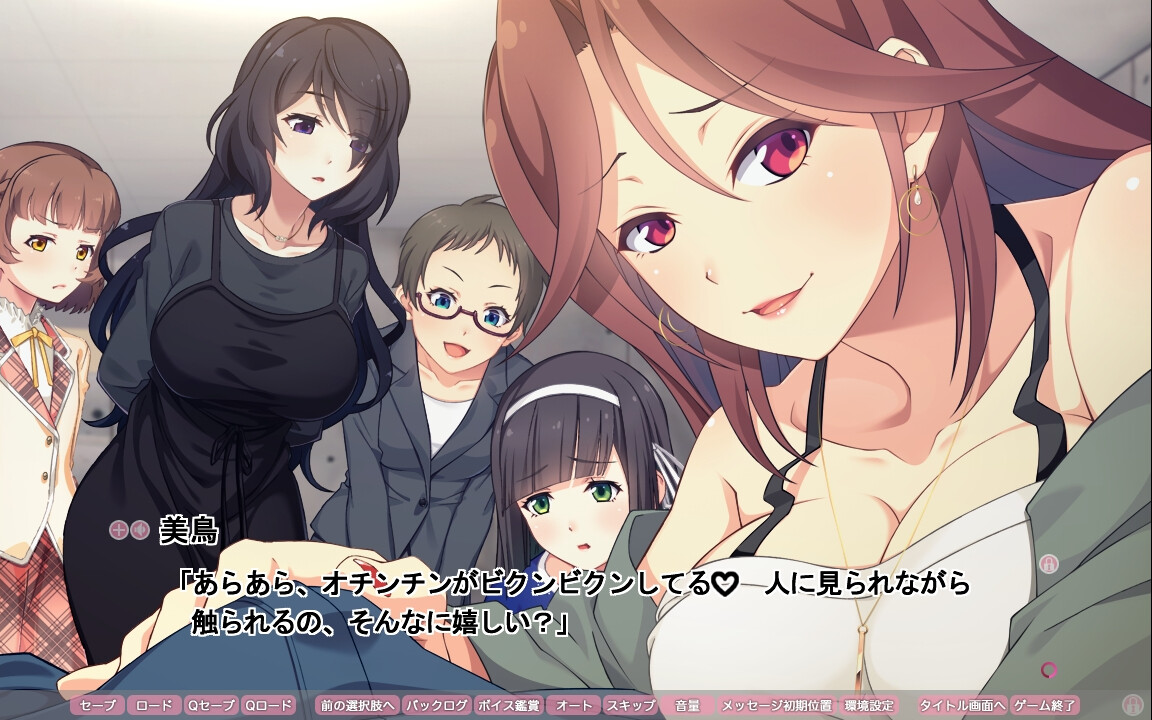Screen dimensions: 1152x720
Task: Open the バックログ (backlog)
Action: [x=436, y=705]
